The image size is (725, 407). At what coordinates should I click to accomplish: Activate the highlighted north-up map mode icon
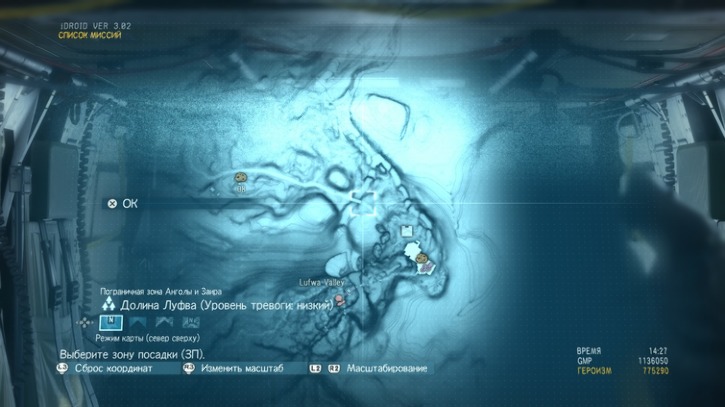(113, 322)
